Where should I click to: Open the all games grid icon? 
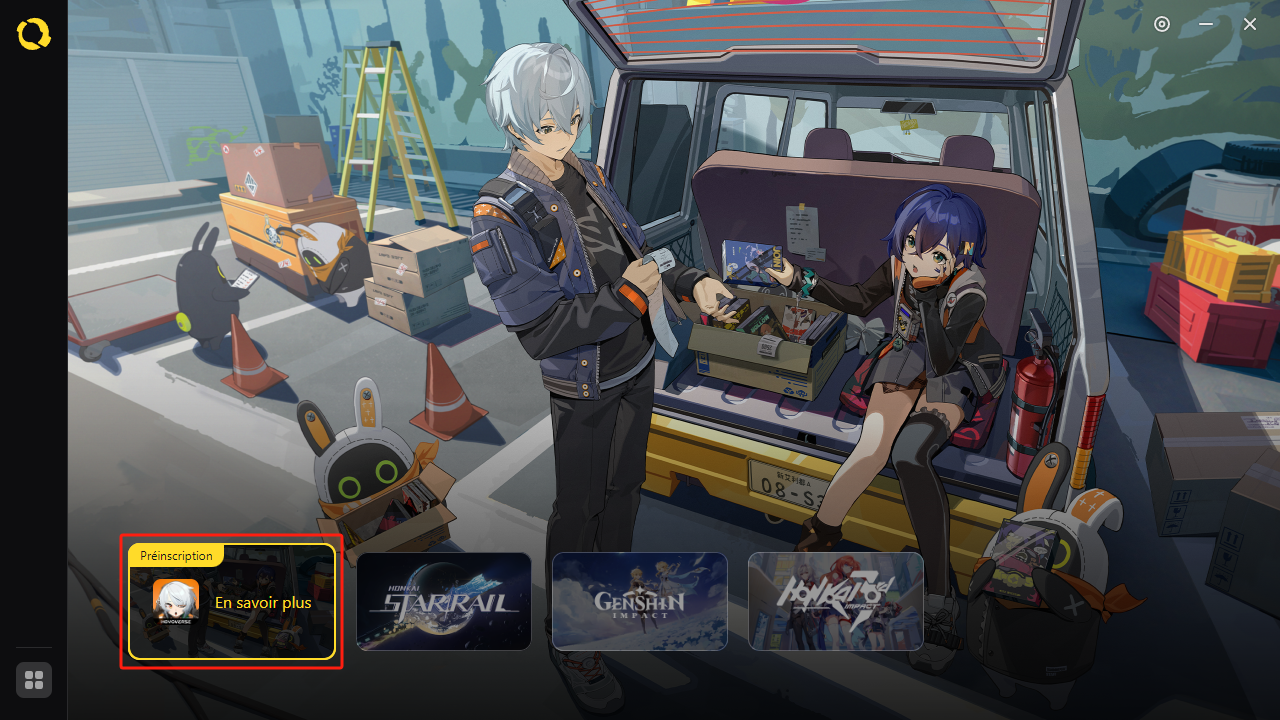coord(34,680)
